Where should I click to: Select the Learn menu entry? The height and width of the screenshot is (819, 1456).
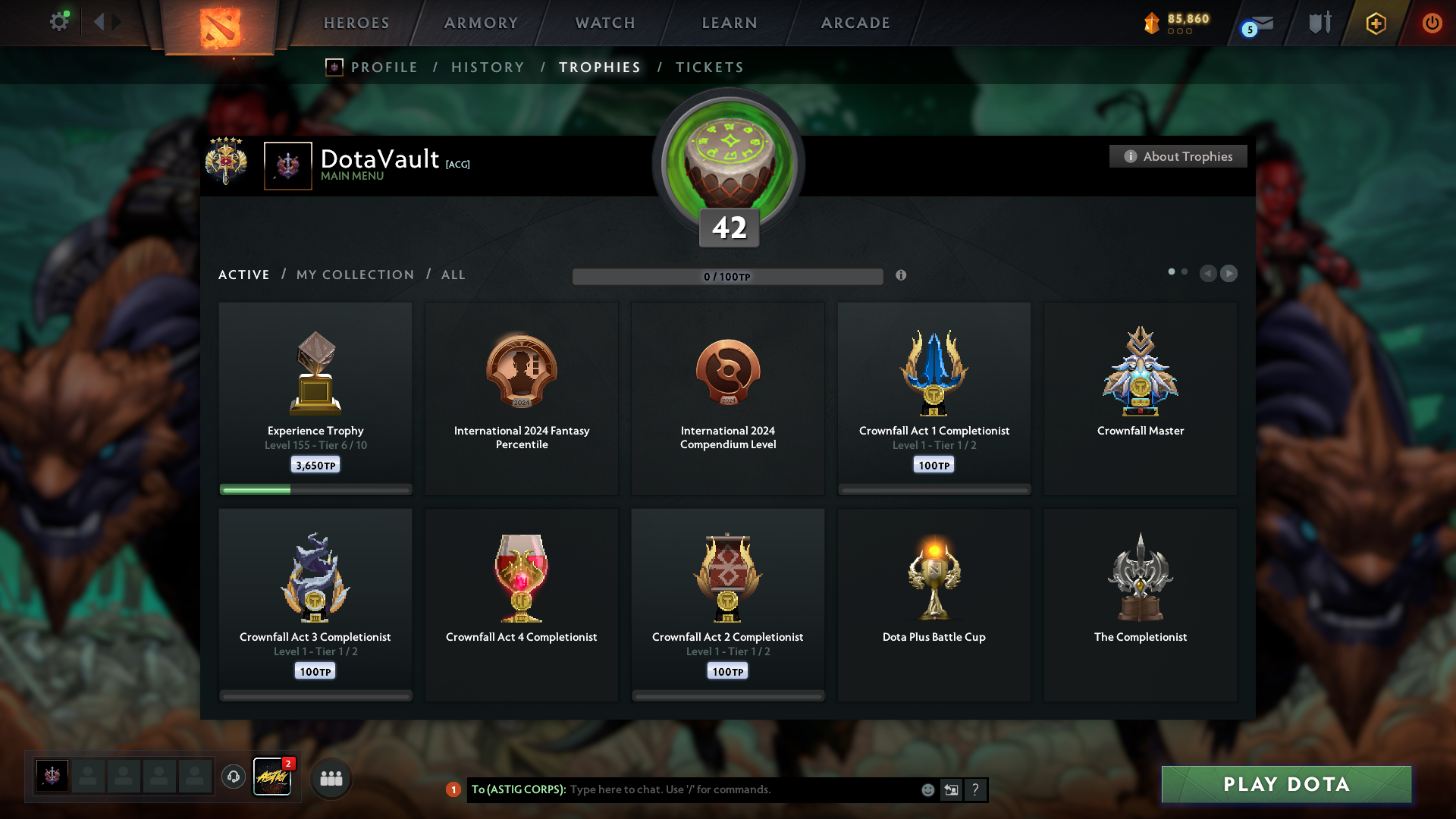(x=730, y=23)
